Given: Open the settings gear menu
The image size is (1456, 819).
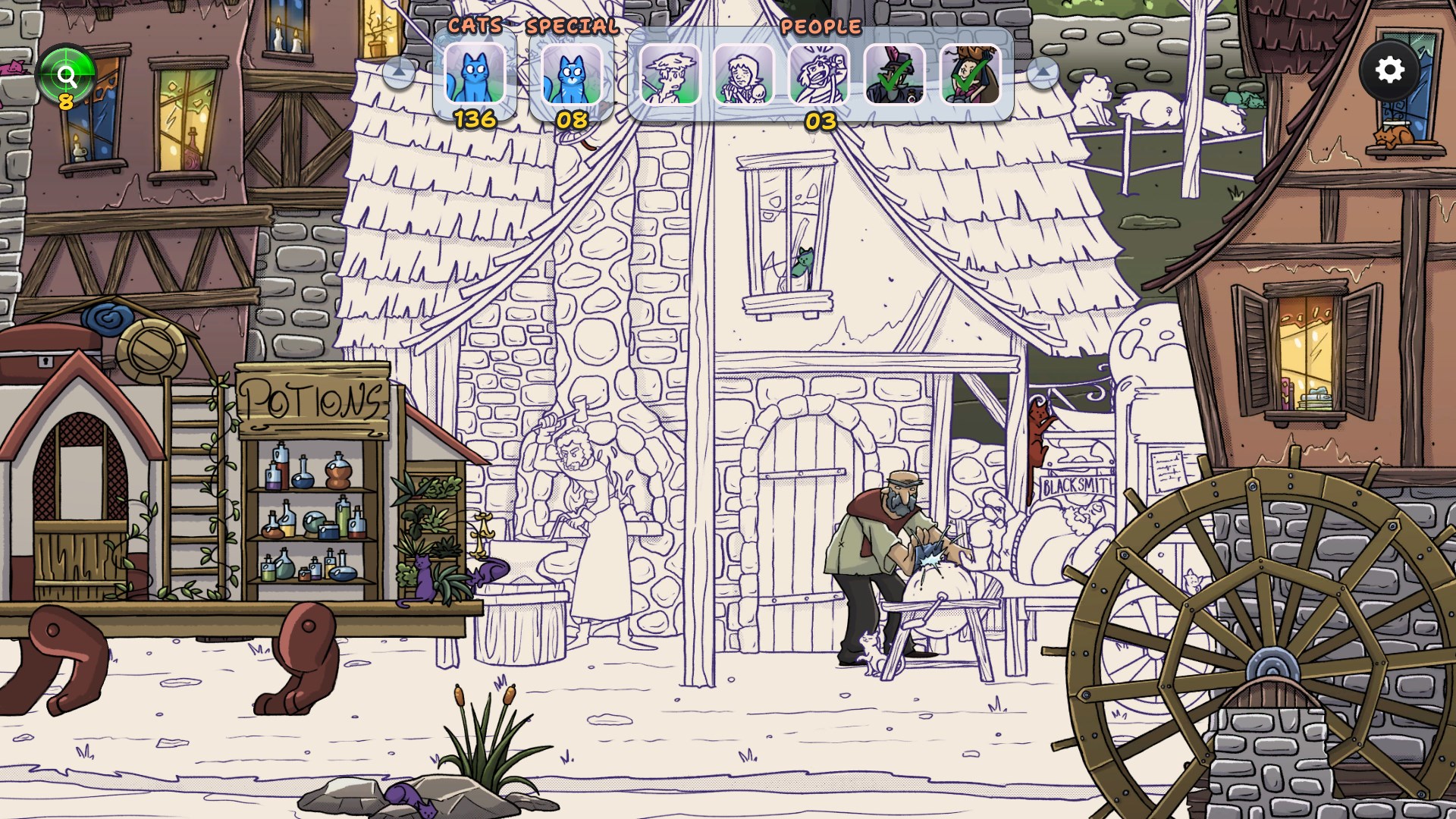Looking at the screenshot, I should (x=1389, y=71).
